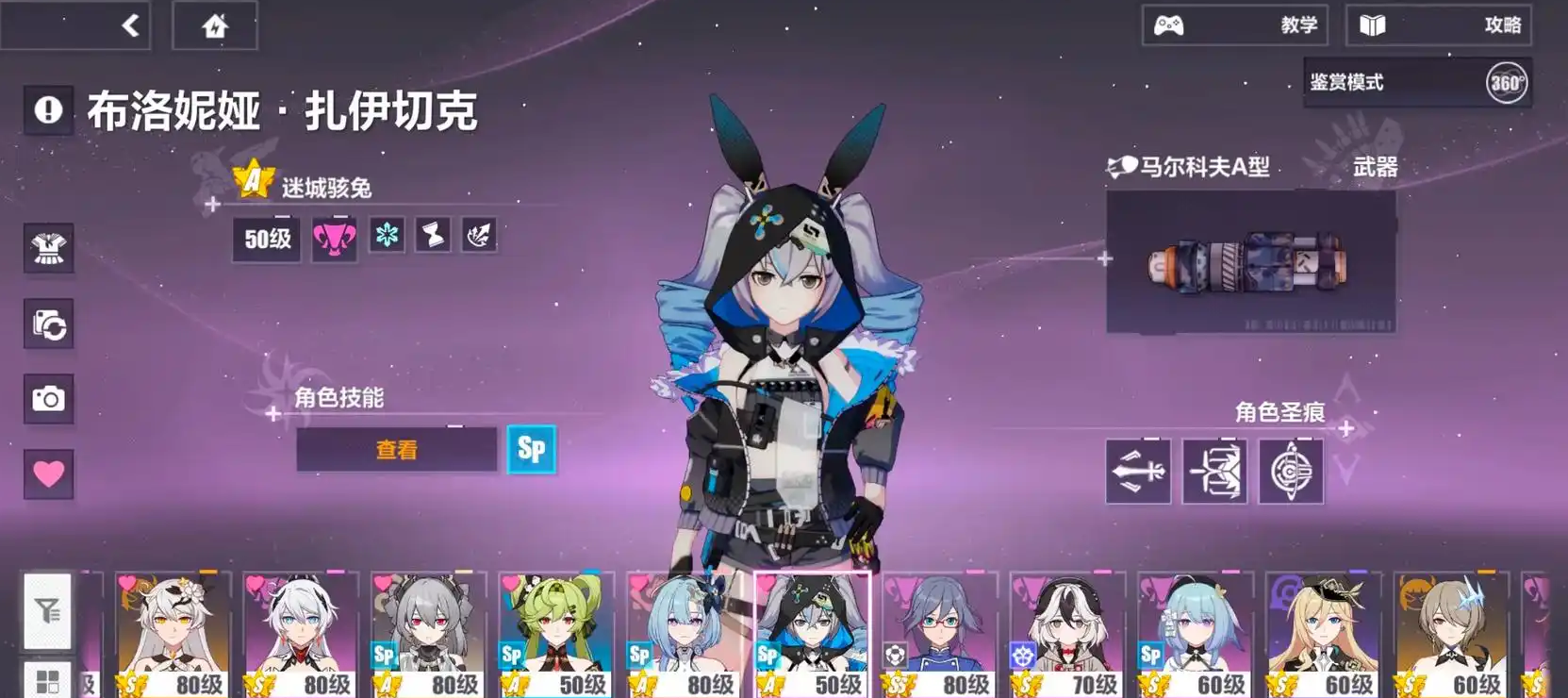Screen dimensions: 1568x698
Task: Click the upgrade arrows icon beside the hourglass
Action: click(x=477, y=235)
